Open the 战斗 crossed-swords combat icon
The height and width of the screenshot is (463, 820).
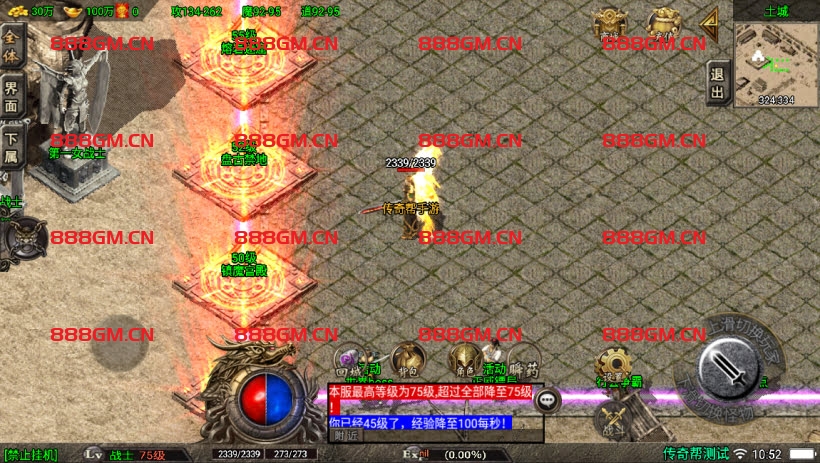[x=612, y=418]
